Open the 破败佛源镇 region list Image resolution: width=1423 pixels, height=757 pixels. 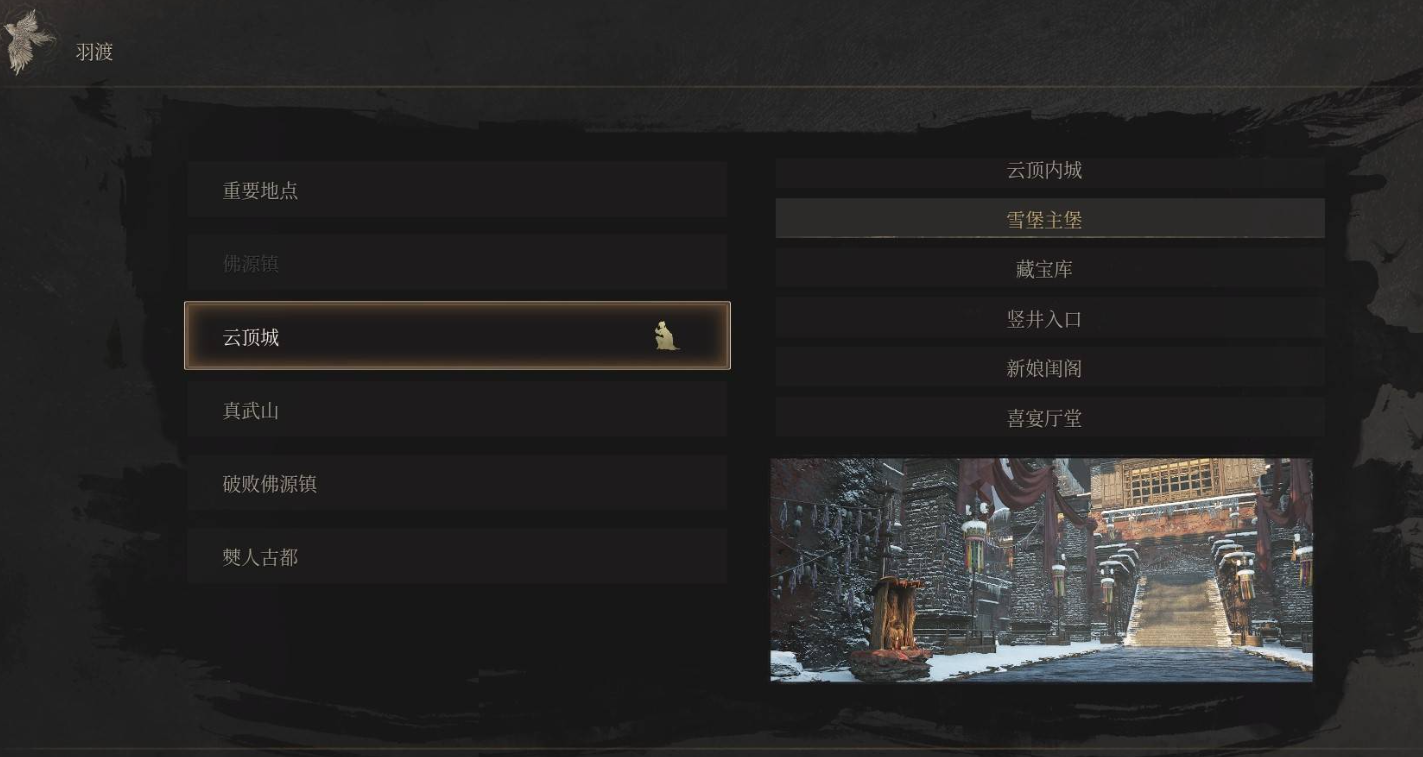457,484
